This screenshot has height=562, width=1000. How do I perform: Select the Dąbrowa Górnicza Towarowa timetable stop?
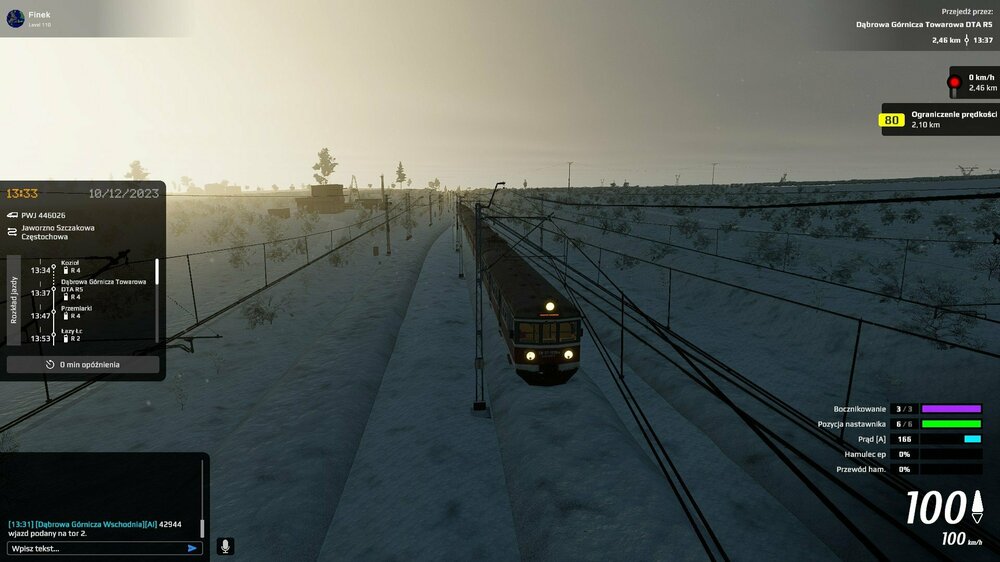pos(103,285)
